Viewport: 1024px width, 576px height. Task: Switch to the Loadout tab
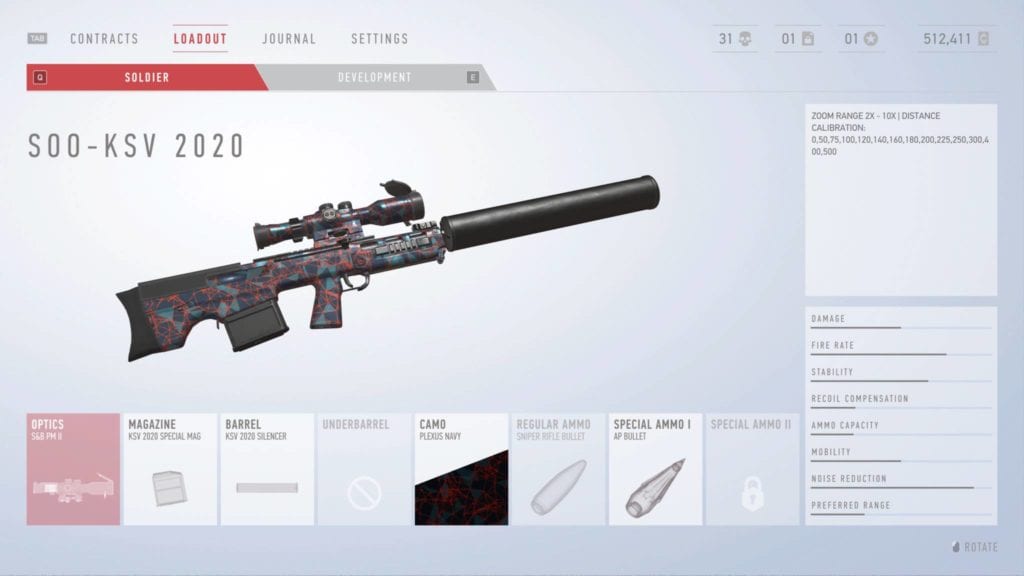click(200, 39)
